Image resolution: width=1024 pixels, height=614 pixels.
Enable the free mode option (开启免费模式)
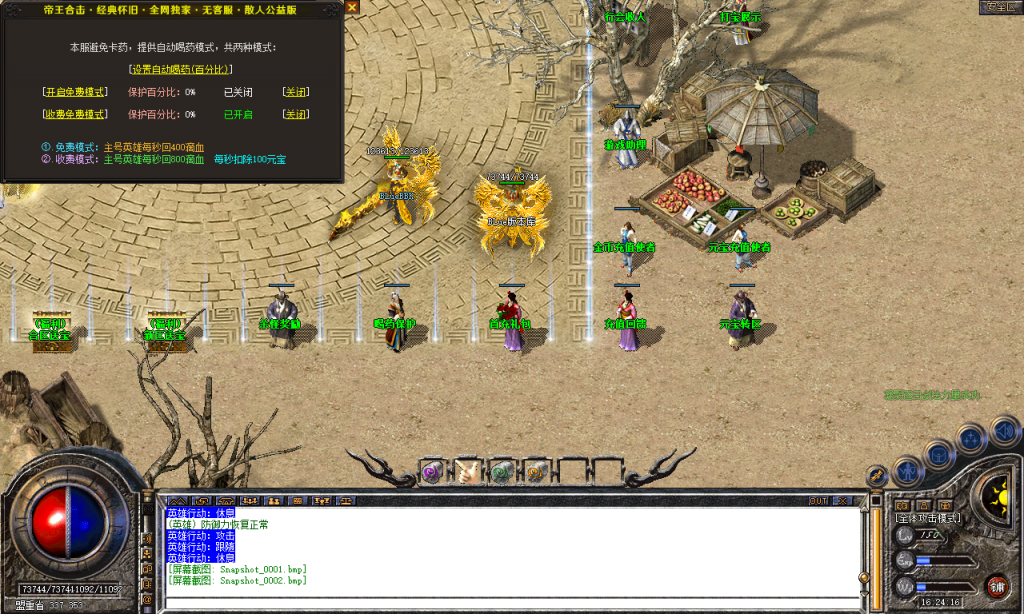pos(75,92)
